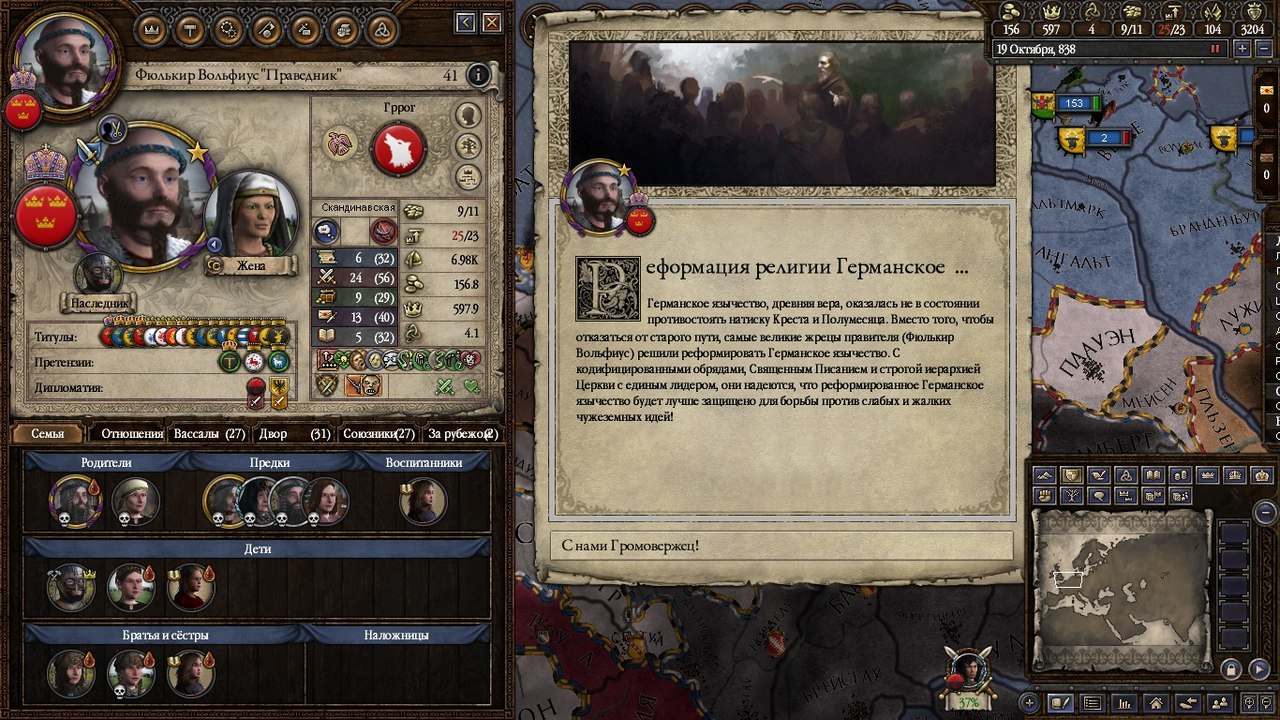Confirm event with "С нами Громовержец!" option
Image resolution: width=1280 pixels, height=720 pixels.
click(781, 546)
